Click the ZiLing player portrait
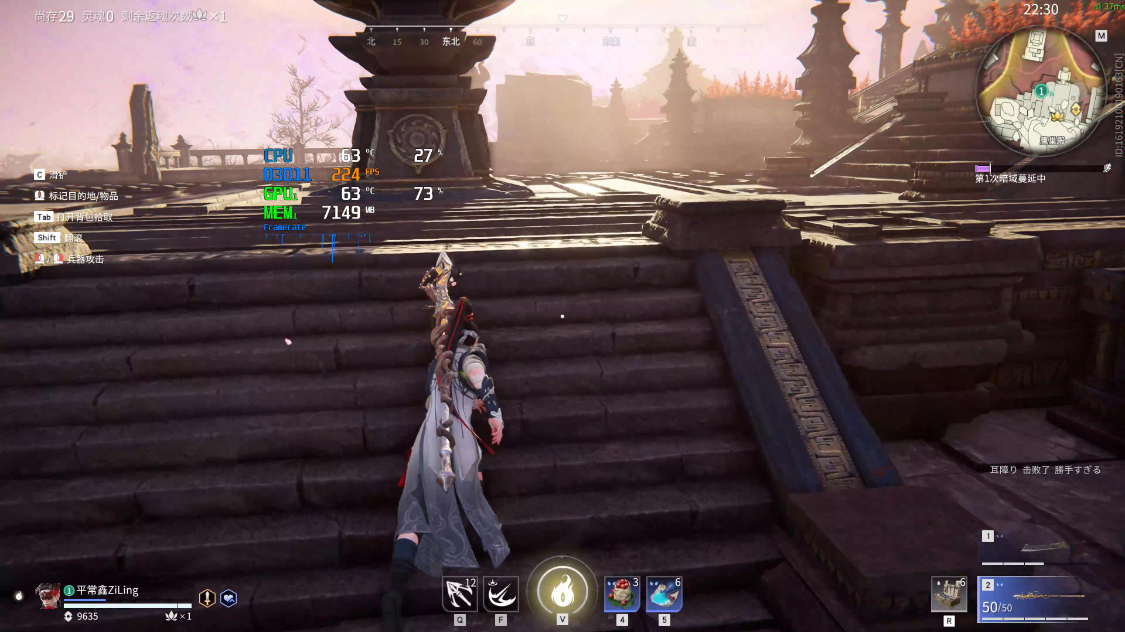This screenshot has height=632, width=1125. [x=48, y=596]
